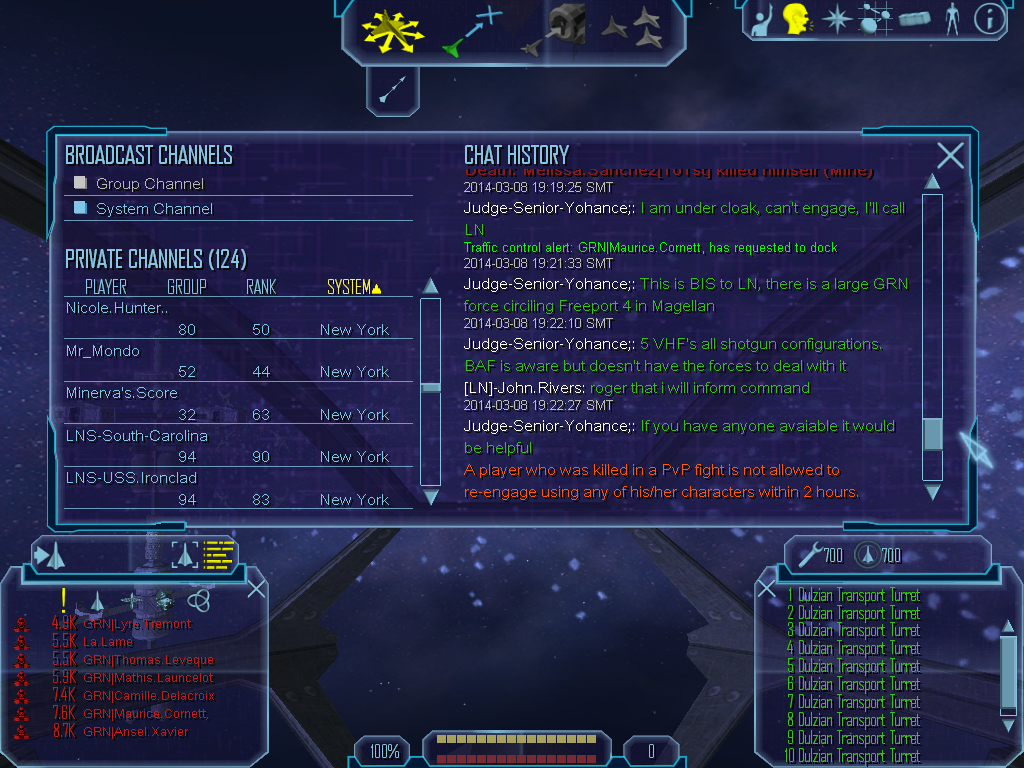Select the formation ships icon
The image size is (1024, 768).
pos(633,29)
